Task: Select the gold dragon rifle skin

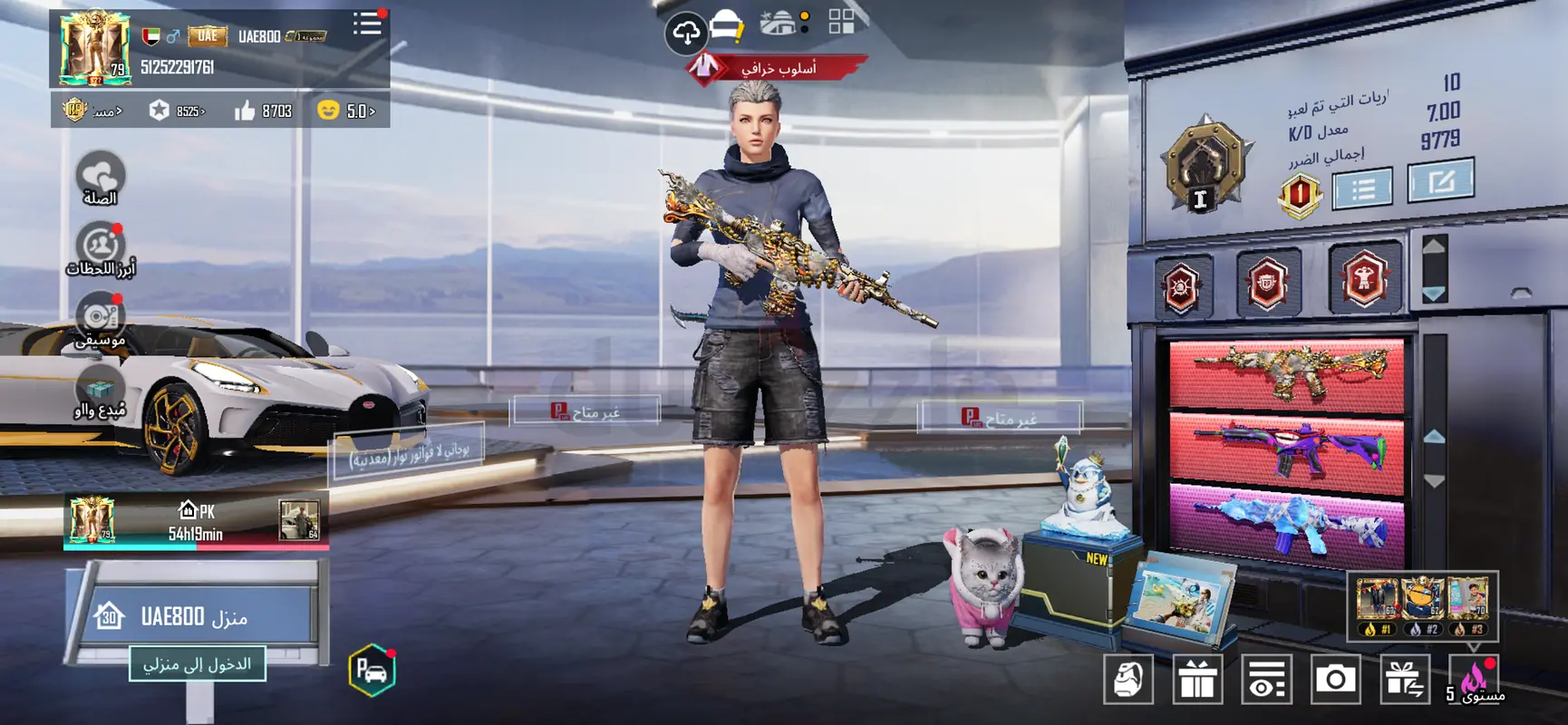Action: [1286, 372]
